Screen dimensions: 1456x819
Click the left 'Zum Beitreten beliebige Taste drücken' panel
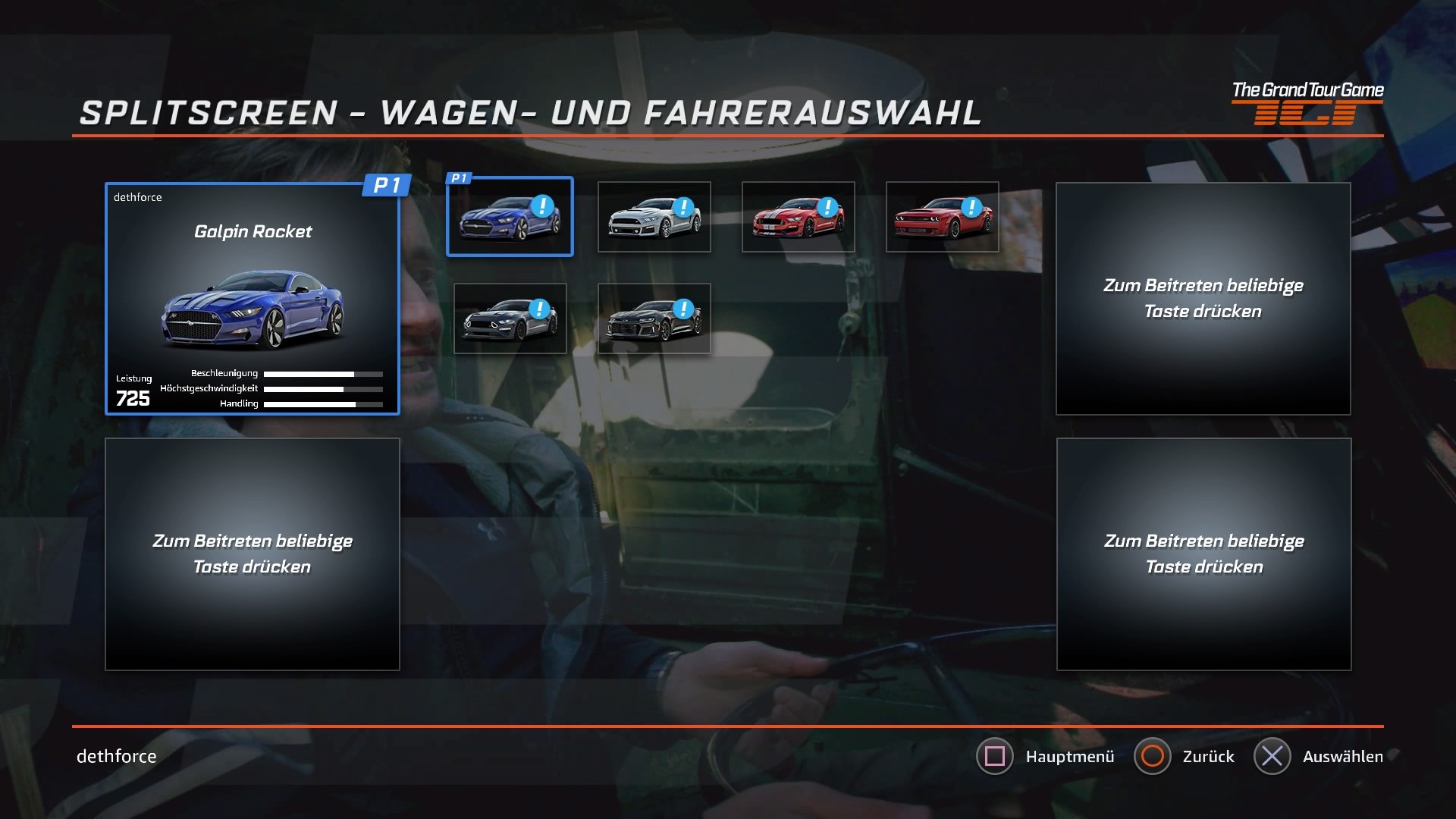[x=253, y=553]
